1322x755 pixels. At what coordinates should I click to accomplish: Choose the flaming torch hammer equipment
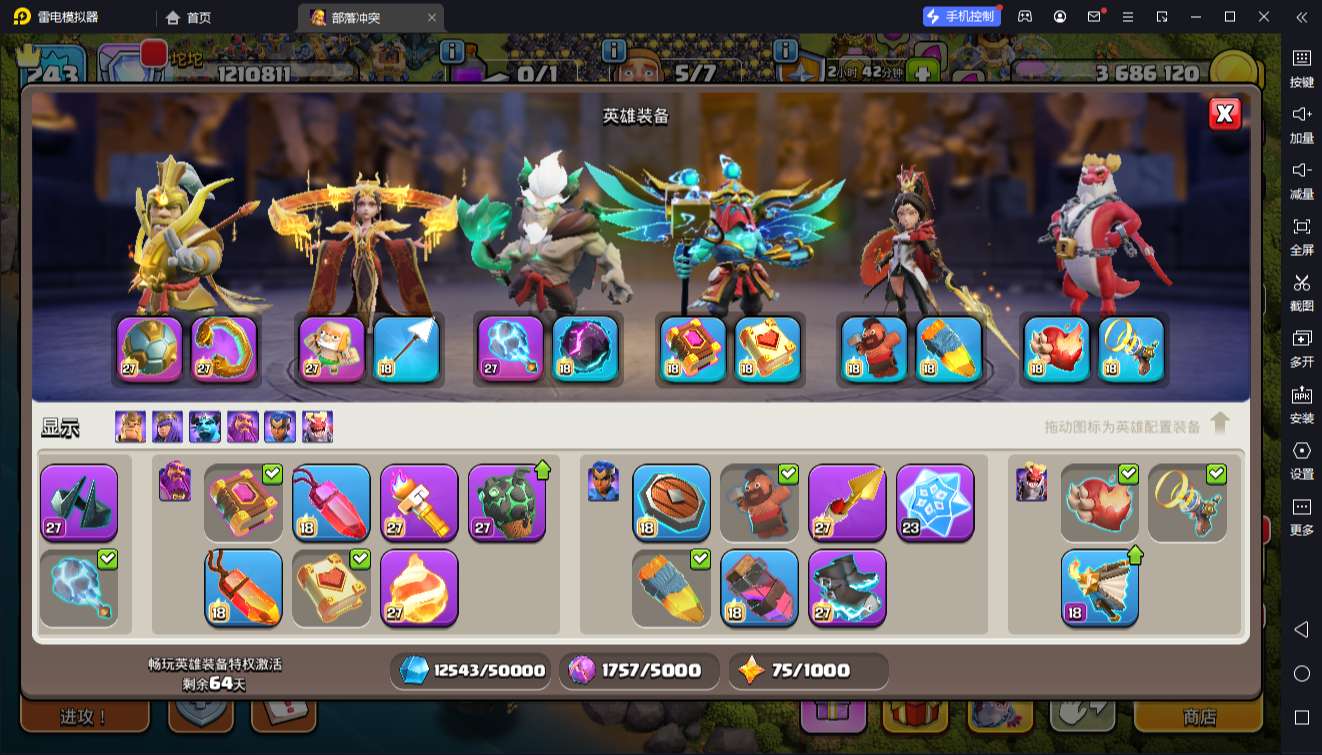pos(419,502)
